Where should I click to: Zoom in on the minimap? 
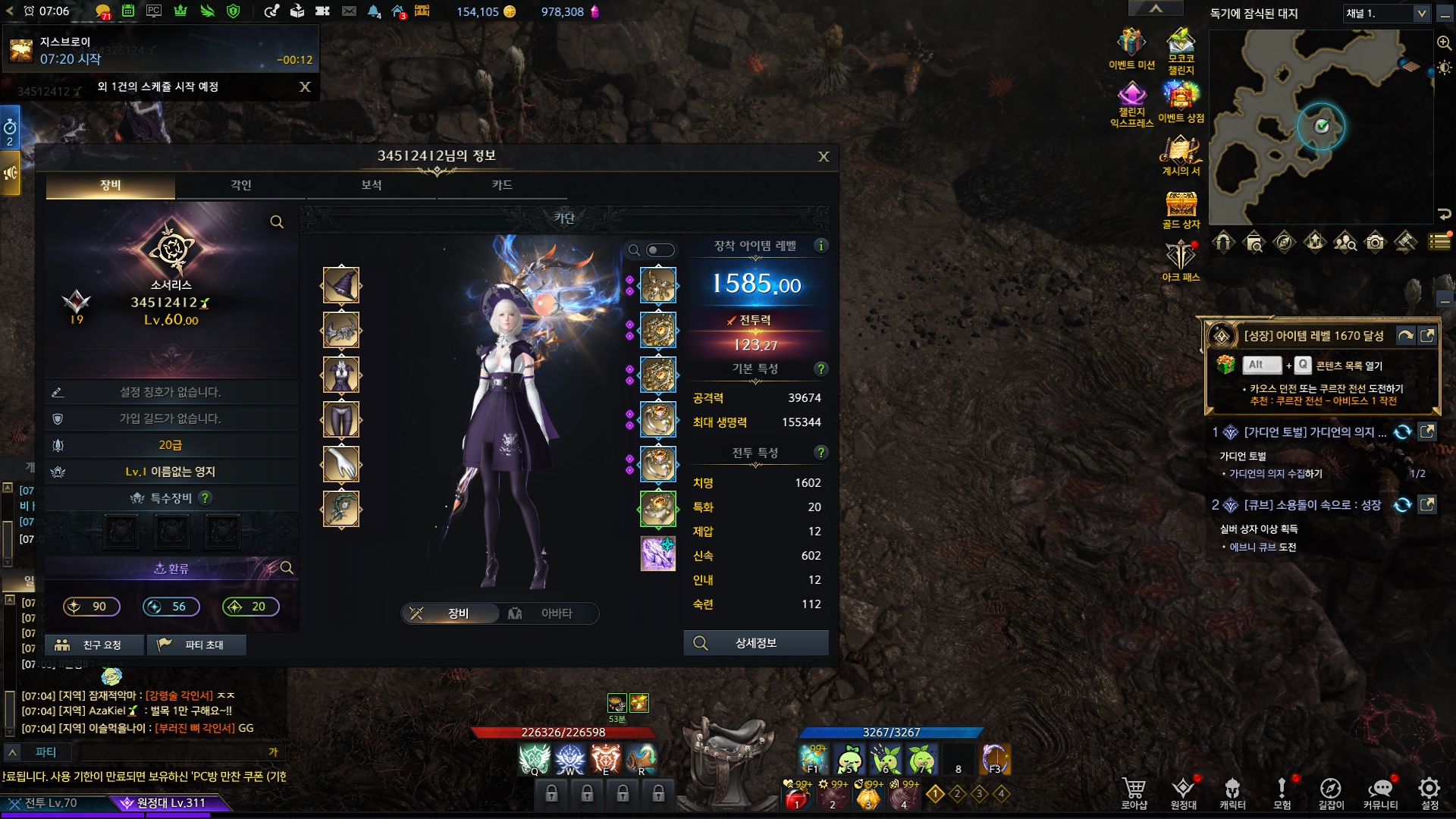tap(1444, 43)
